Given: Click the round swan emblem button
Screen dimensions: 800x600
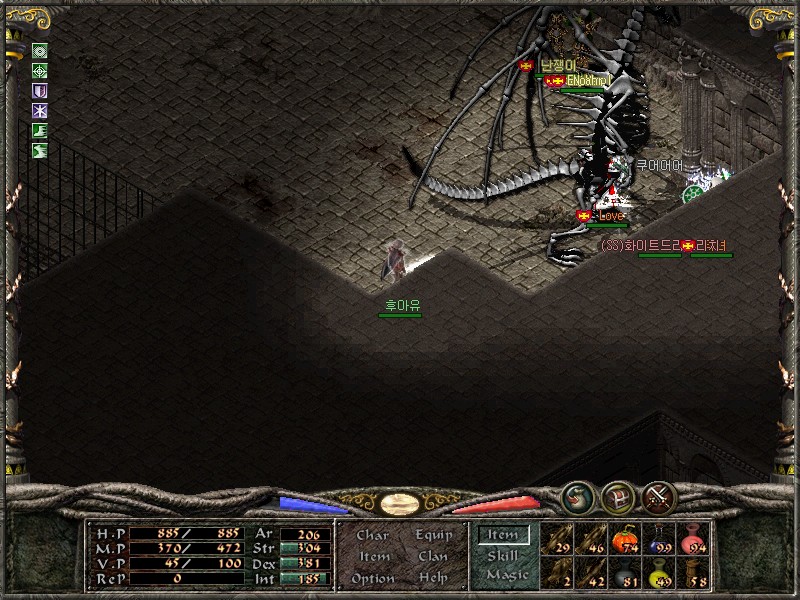Looking at the screenshot, I should click(x=576, y=496).
